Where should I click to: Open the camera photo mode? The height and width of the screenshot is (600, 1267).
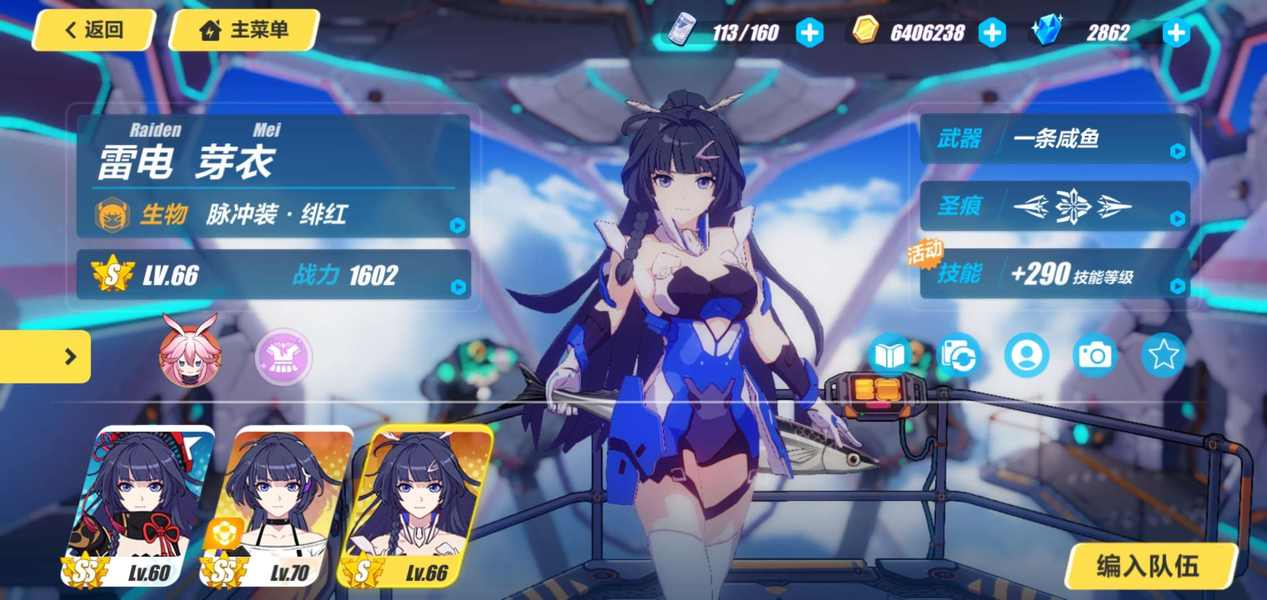point(1094,355)
